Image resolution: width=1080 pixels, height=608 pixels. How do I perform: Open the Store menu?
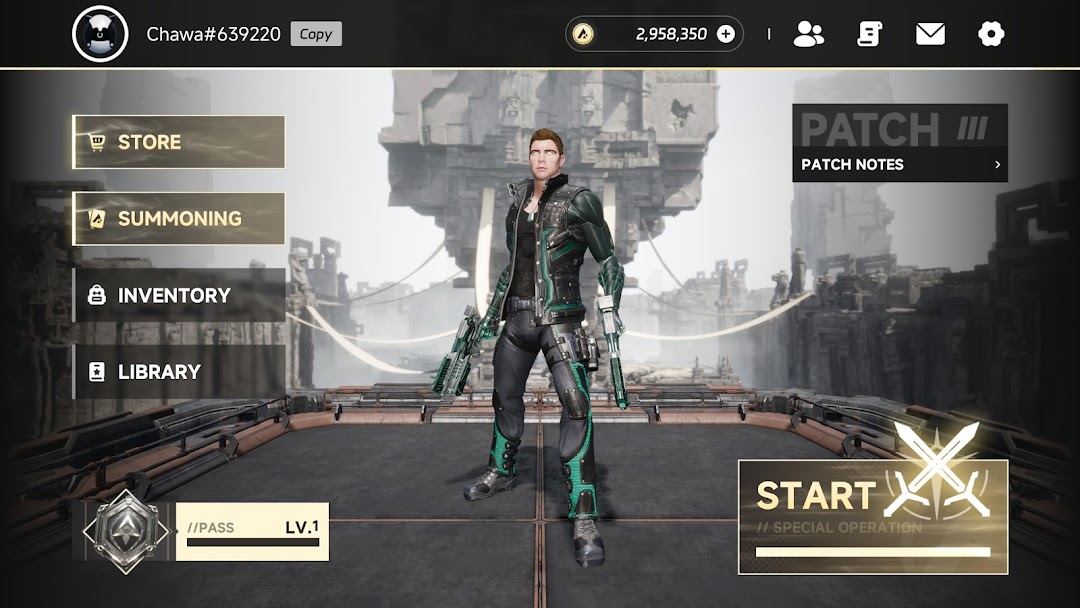point(179,142)
